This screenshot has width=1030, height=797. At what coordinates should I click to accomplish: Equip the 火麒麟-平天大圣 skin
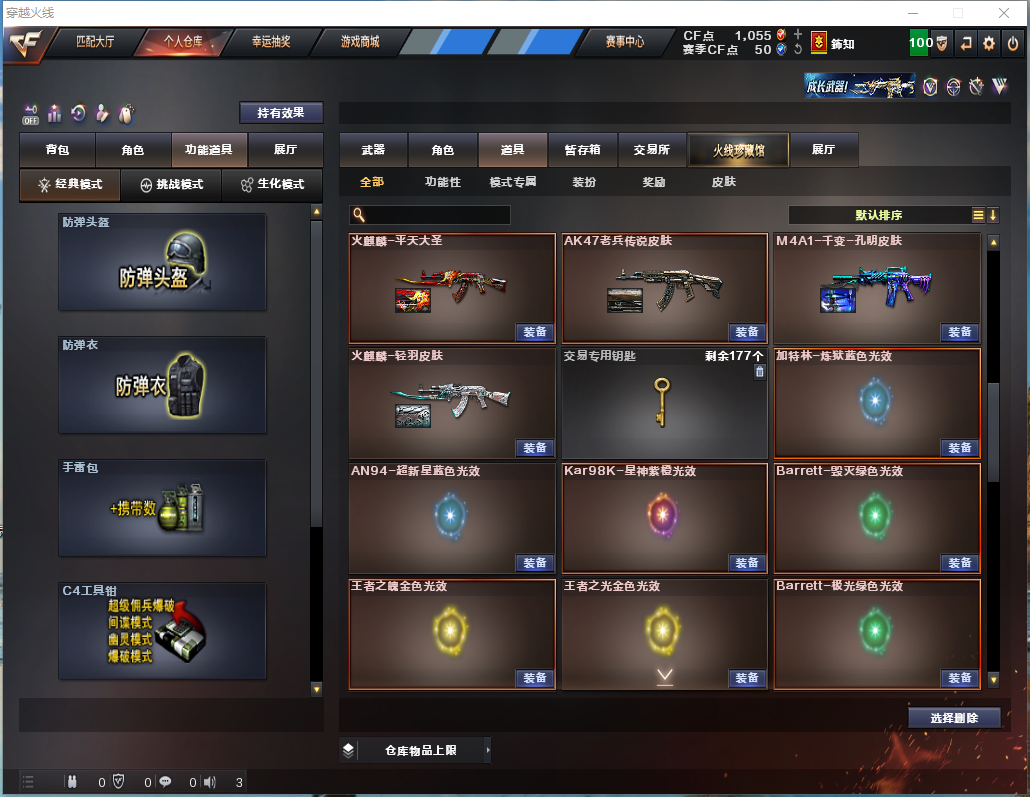(535, 332)
